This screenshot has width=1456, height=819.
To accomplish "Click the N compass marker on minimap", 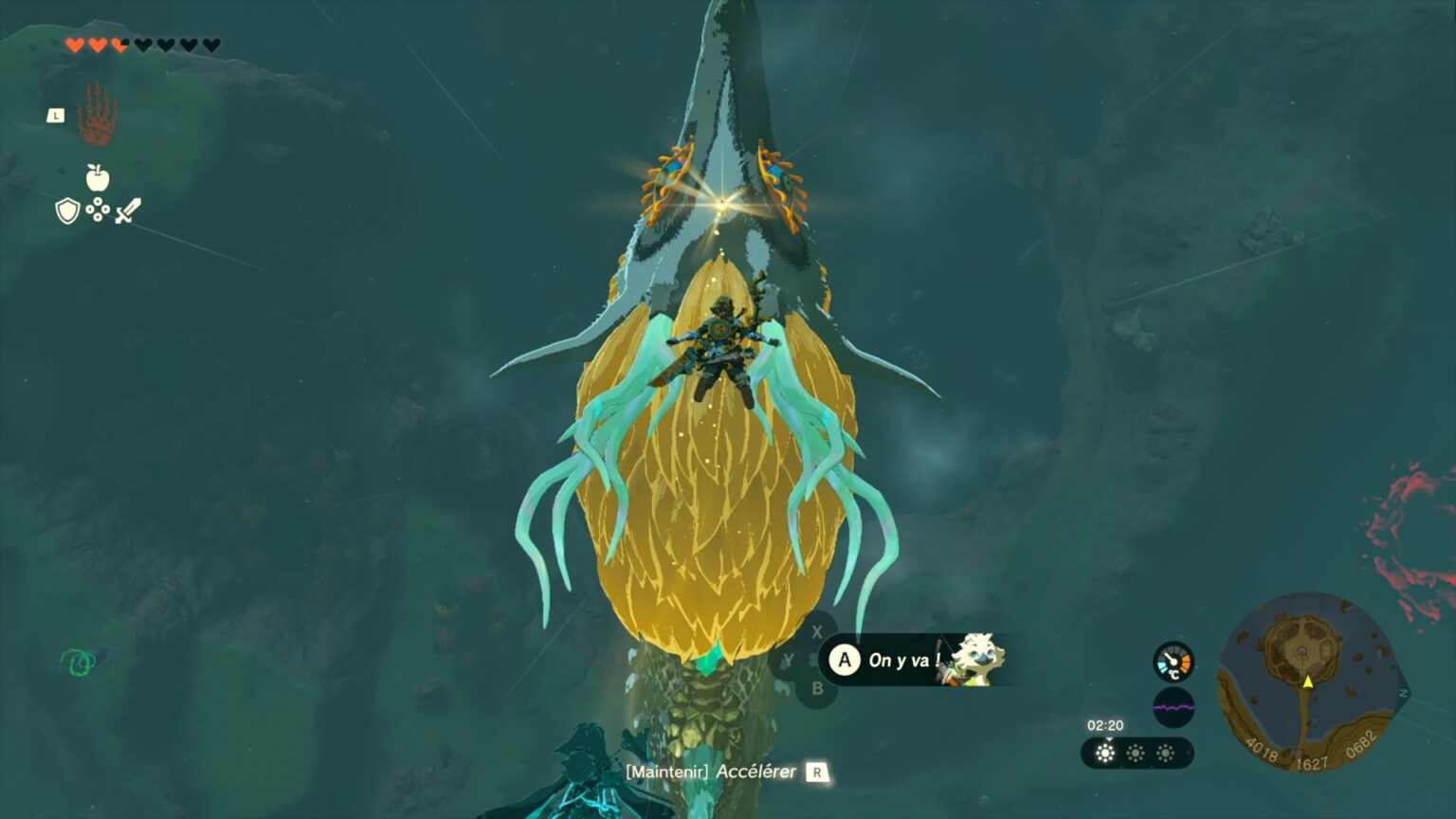I will pyautogui.click(x=1404, y=693).
